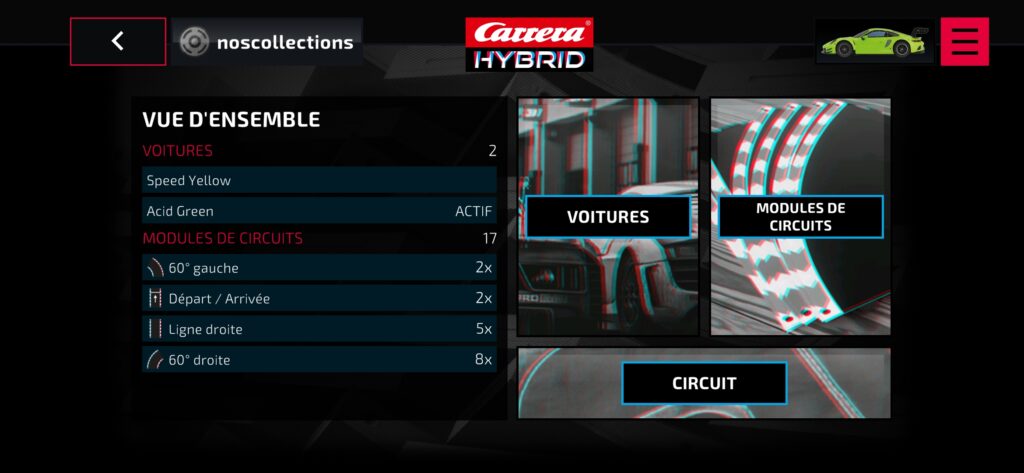This screenshot has height=473, width=1024.
Task: Open Modules de Circuits section
Action: click(x=800, y=217)
